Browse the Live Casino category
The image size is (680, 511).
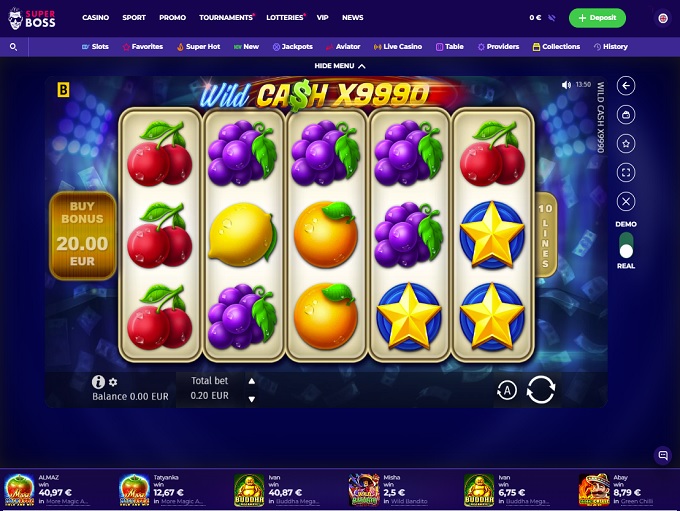(x=398, y=47)
